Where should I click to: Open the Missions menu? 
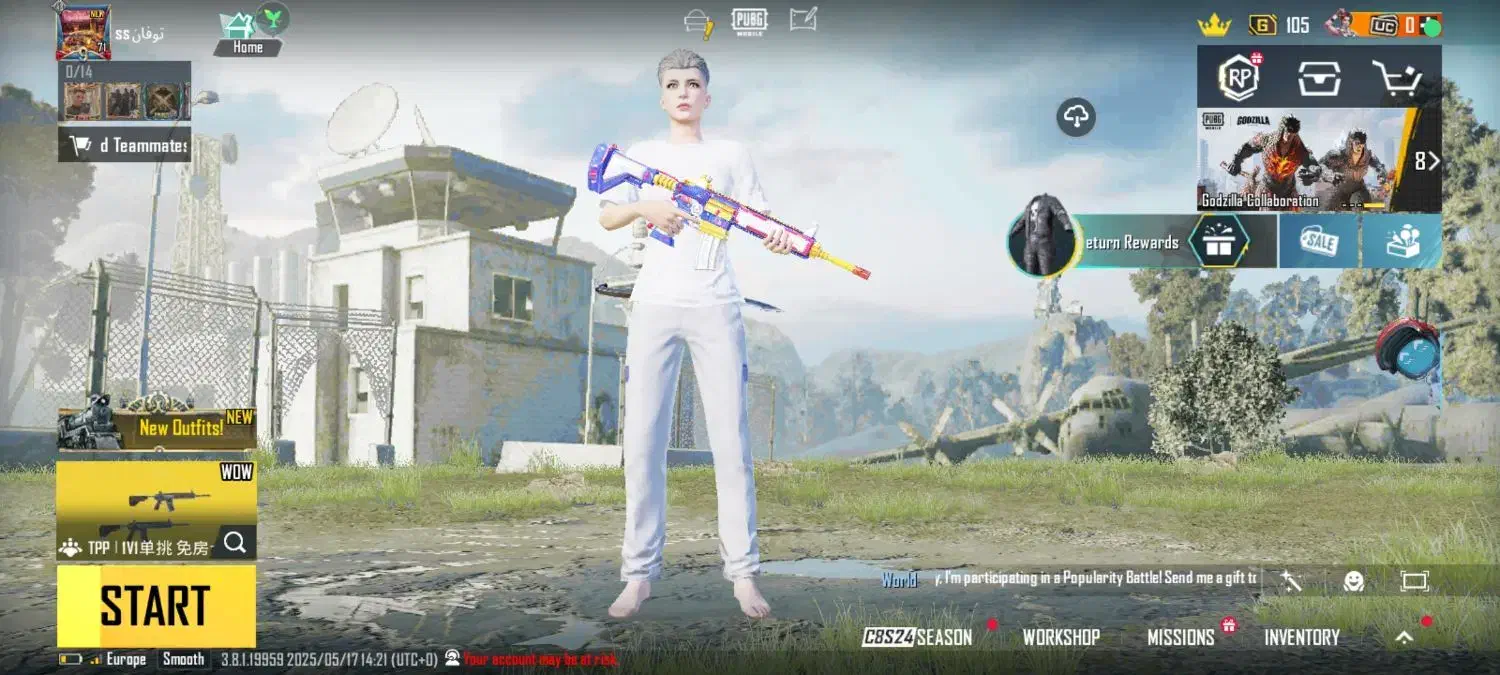[x=1180, y=637]
